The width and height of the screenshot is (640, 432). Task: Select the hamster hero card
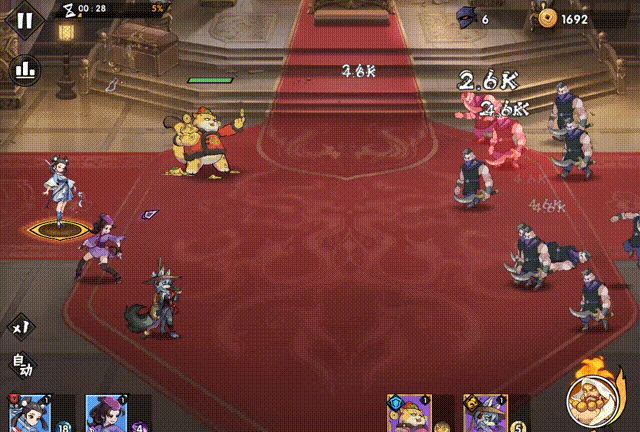tap(409, 413)
